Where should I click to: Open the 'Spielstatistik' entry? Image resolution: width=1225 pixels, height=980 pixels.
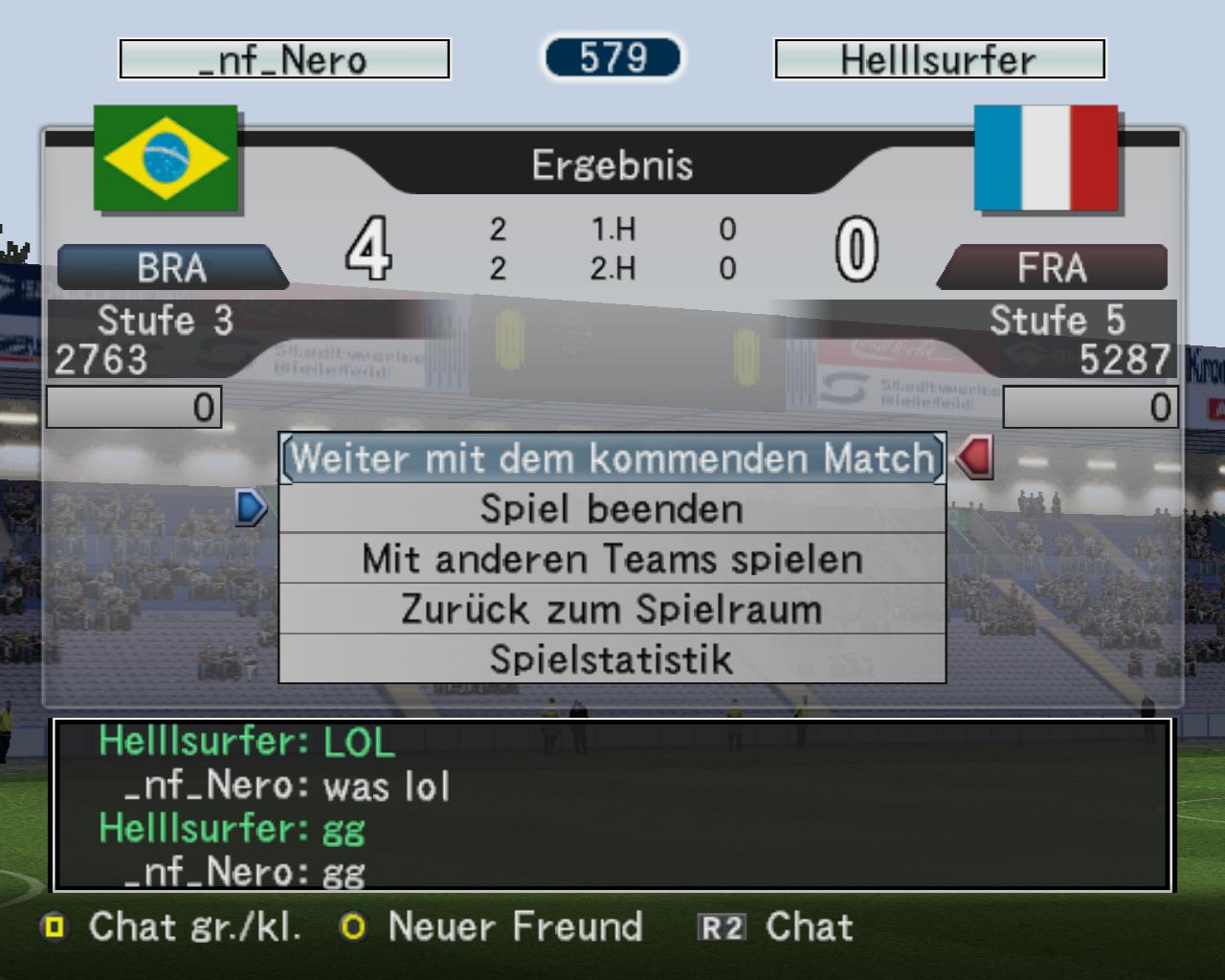click(x=612, y=659)
